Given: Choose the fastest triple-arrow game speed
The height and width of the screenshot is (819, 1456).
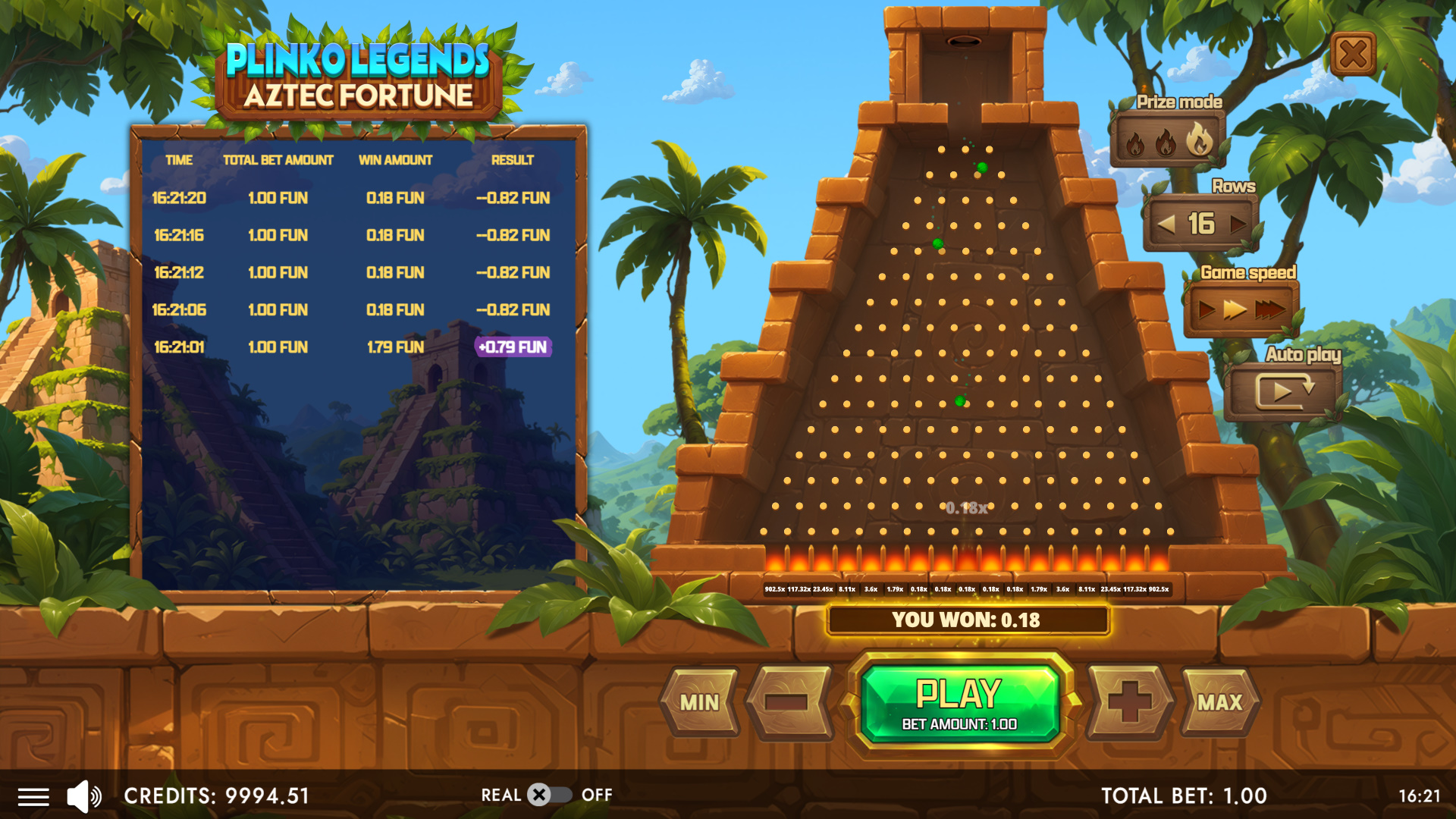Looking at the screenshot, I should pos(1270,309).
